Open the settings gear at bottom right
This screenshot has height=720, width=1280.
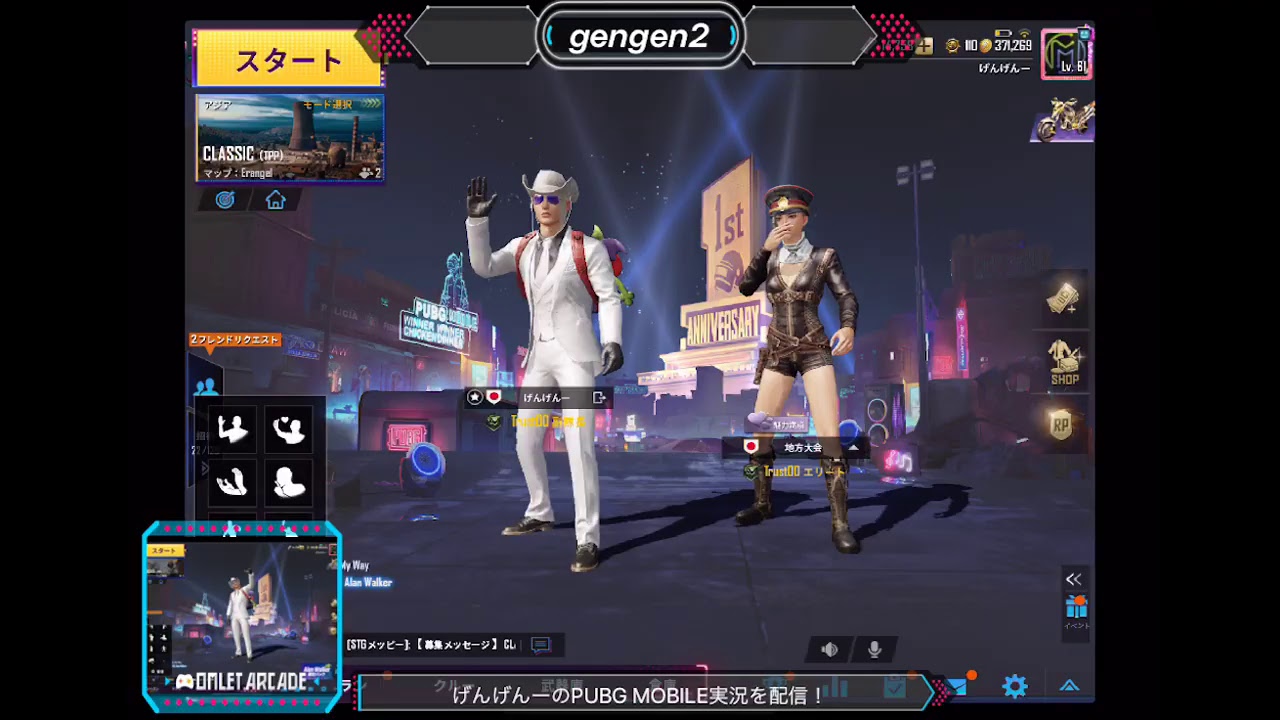pos(1014,686)
